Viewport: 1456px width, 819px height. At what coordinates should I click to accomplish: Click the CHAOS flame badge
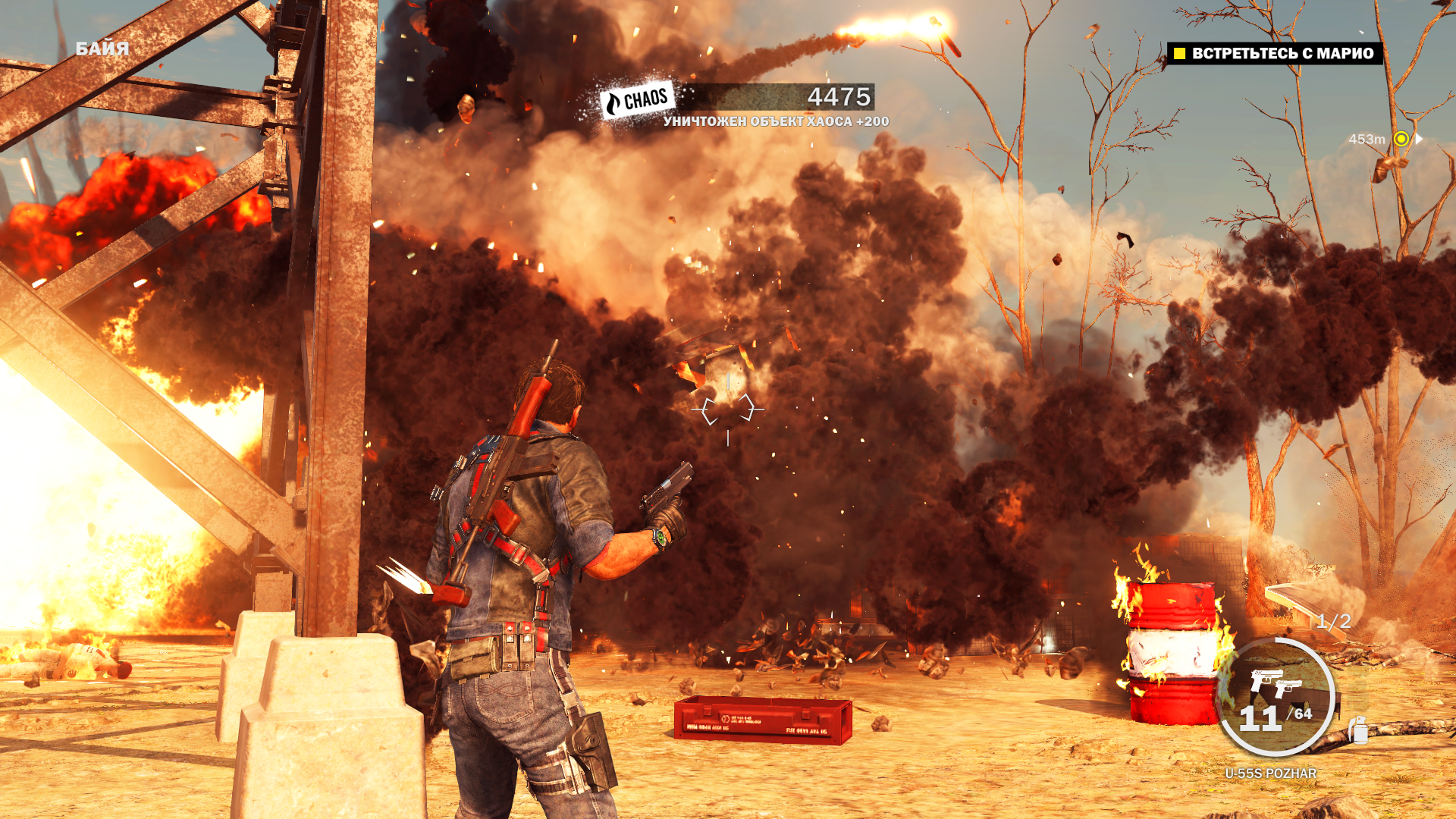(x=637, y=100)
